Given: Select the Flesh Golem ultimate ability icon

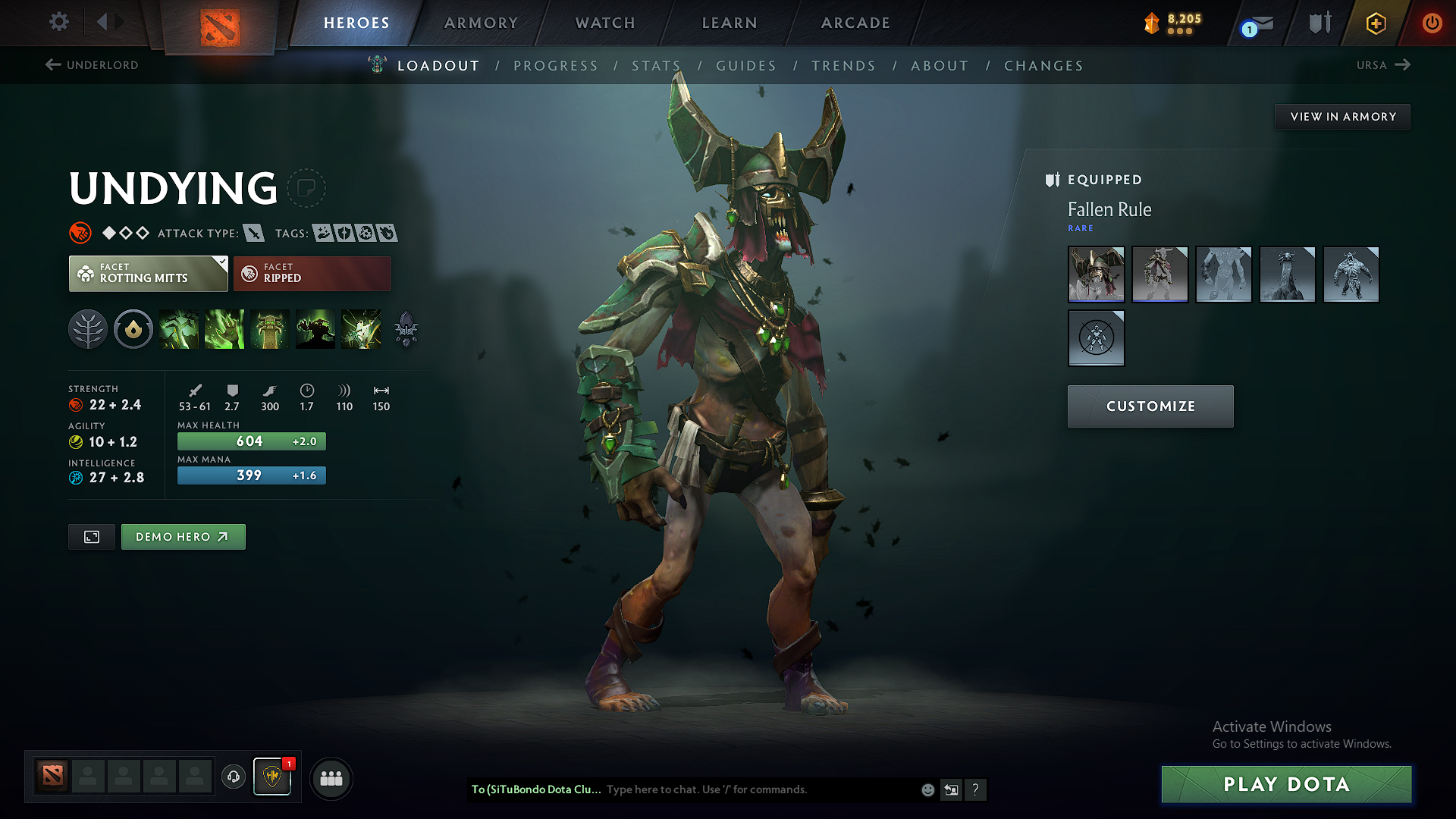Looking at the screenshot, I should point(315,329).
